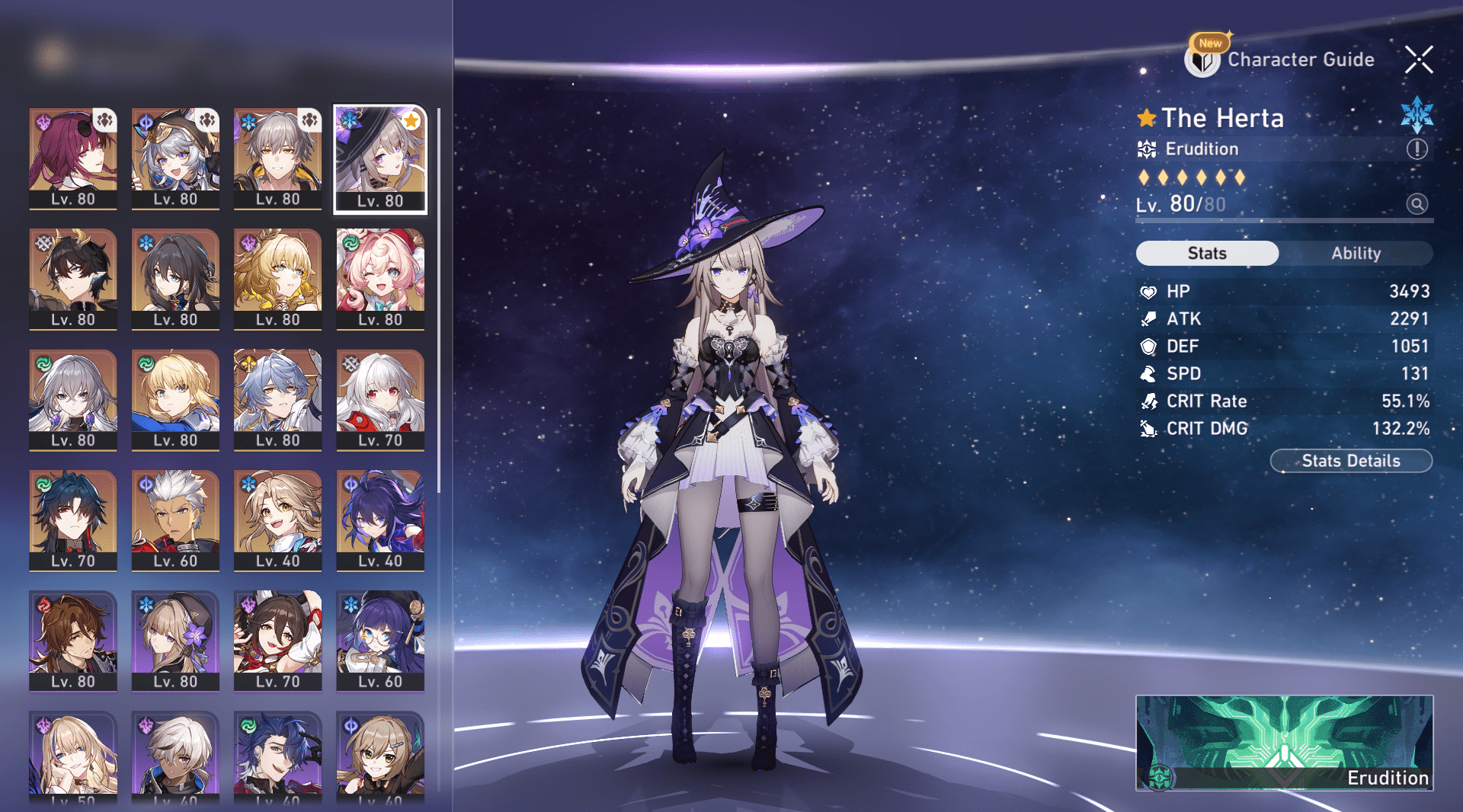Click the CRIT Rate icon in the stats panel
1463x812 pixels.
point(1148,401)
